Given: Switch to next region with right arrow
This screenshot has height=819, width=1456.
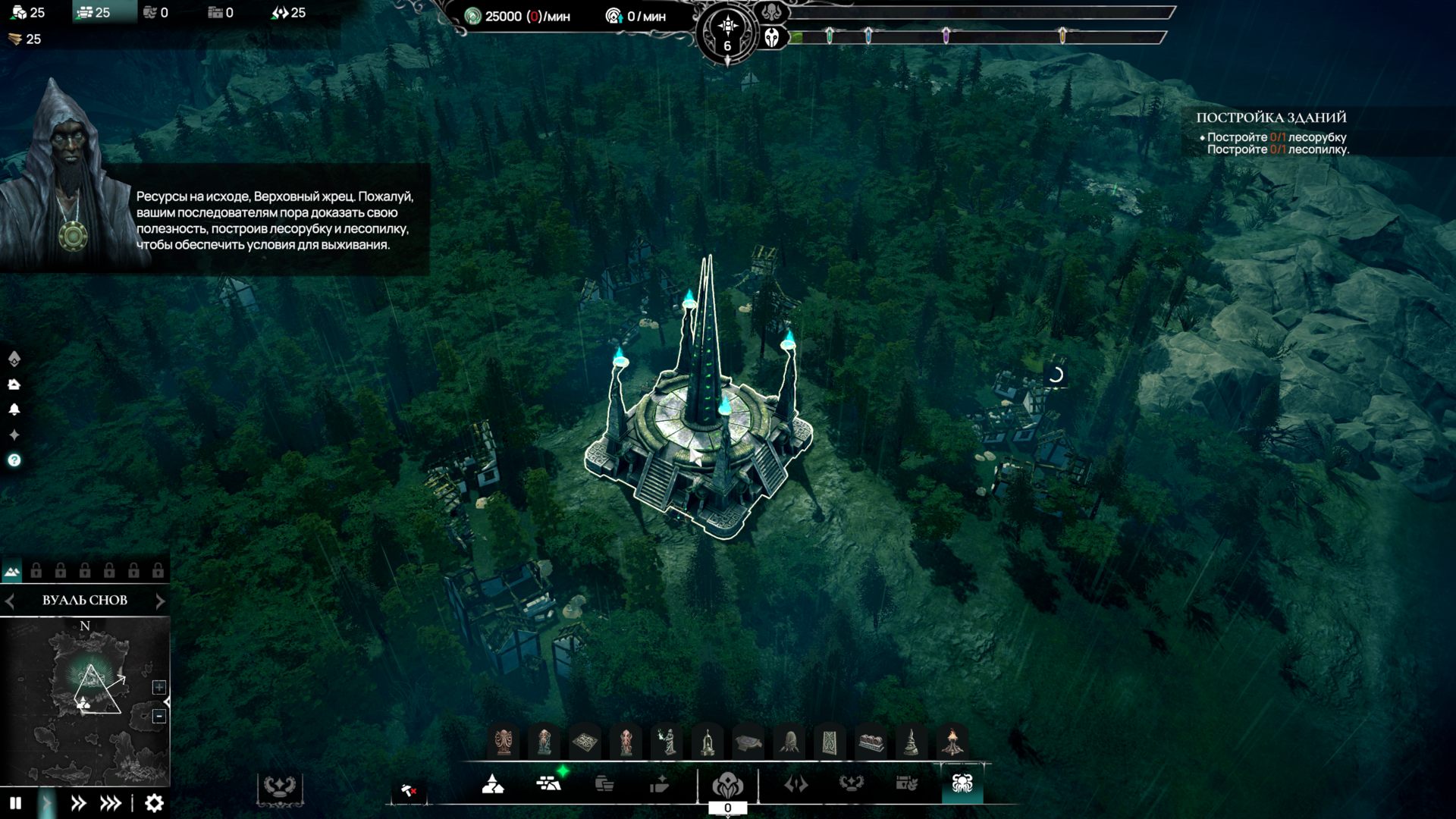Looking at the screenshot, I should click(160, 601).
